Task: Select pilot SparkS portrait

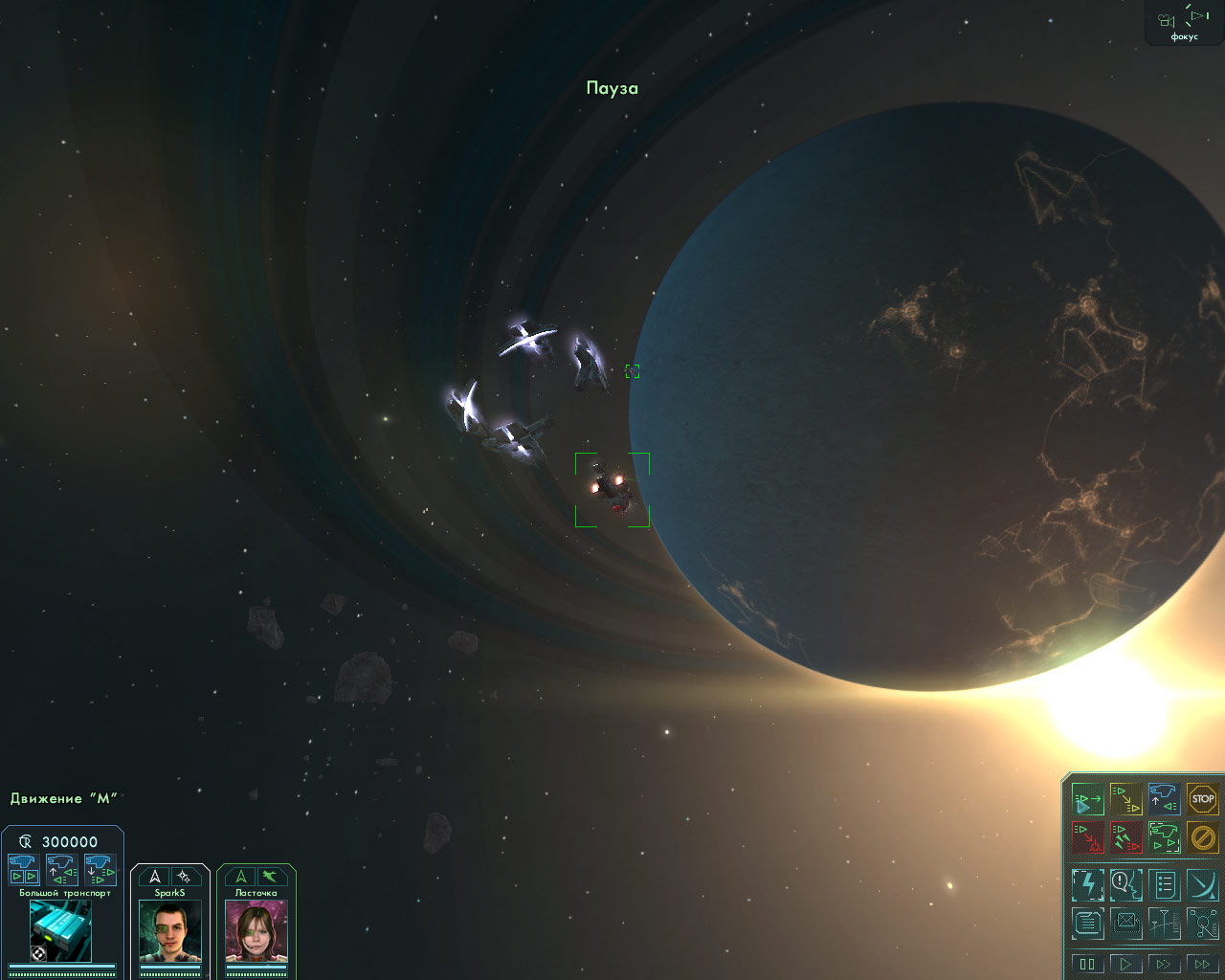Action: (170, 931)
